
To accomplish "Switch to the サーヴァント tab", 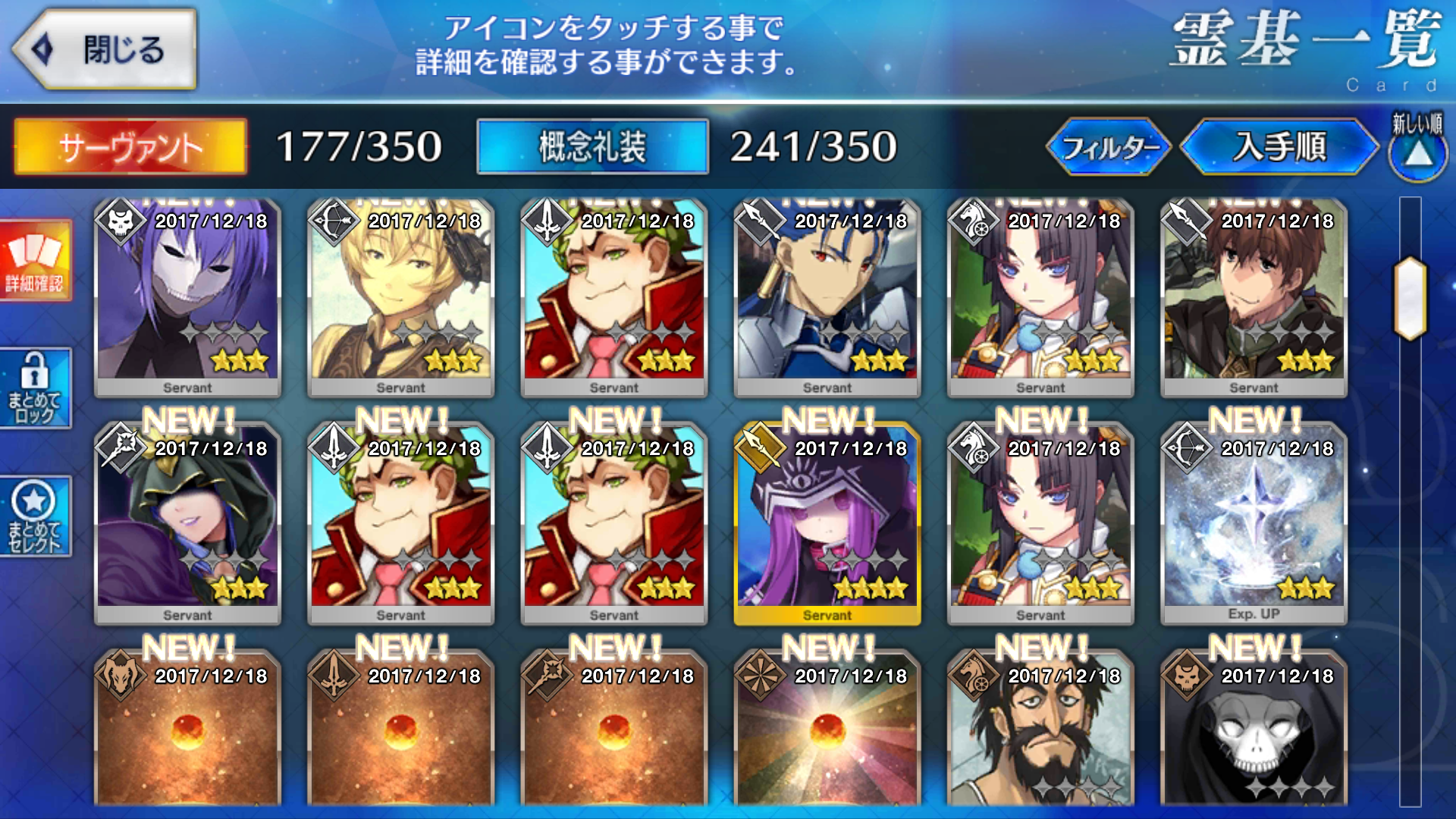I will [x=130, y=147].
